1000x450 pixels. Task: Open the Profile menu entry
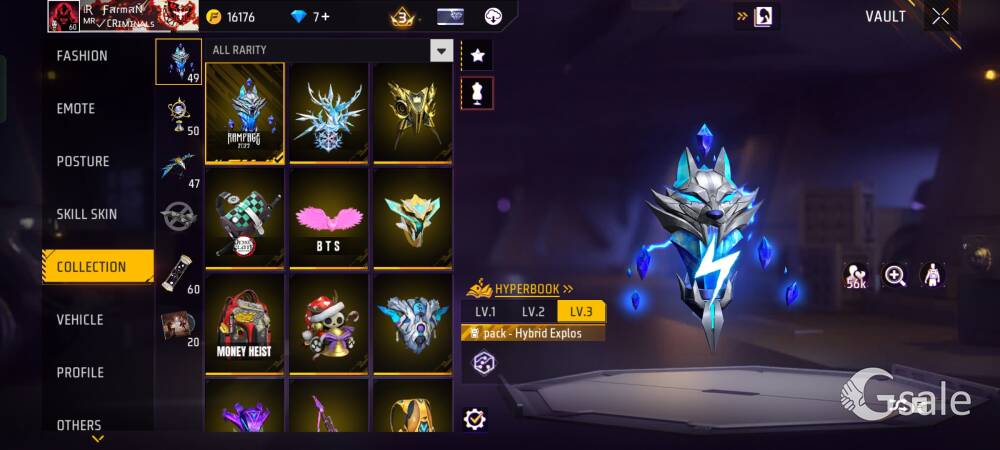pyautogui.click(x=80, y=373)
